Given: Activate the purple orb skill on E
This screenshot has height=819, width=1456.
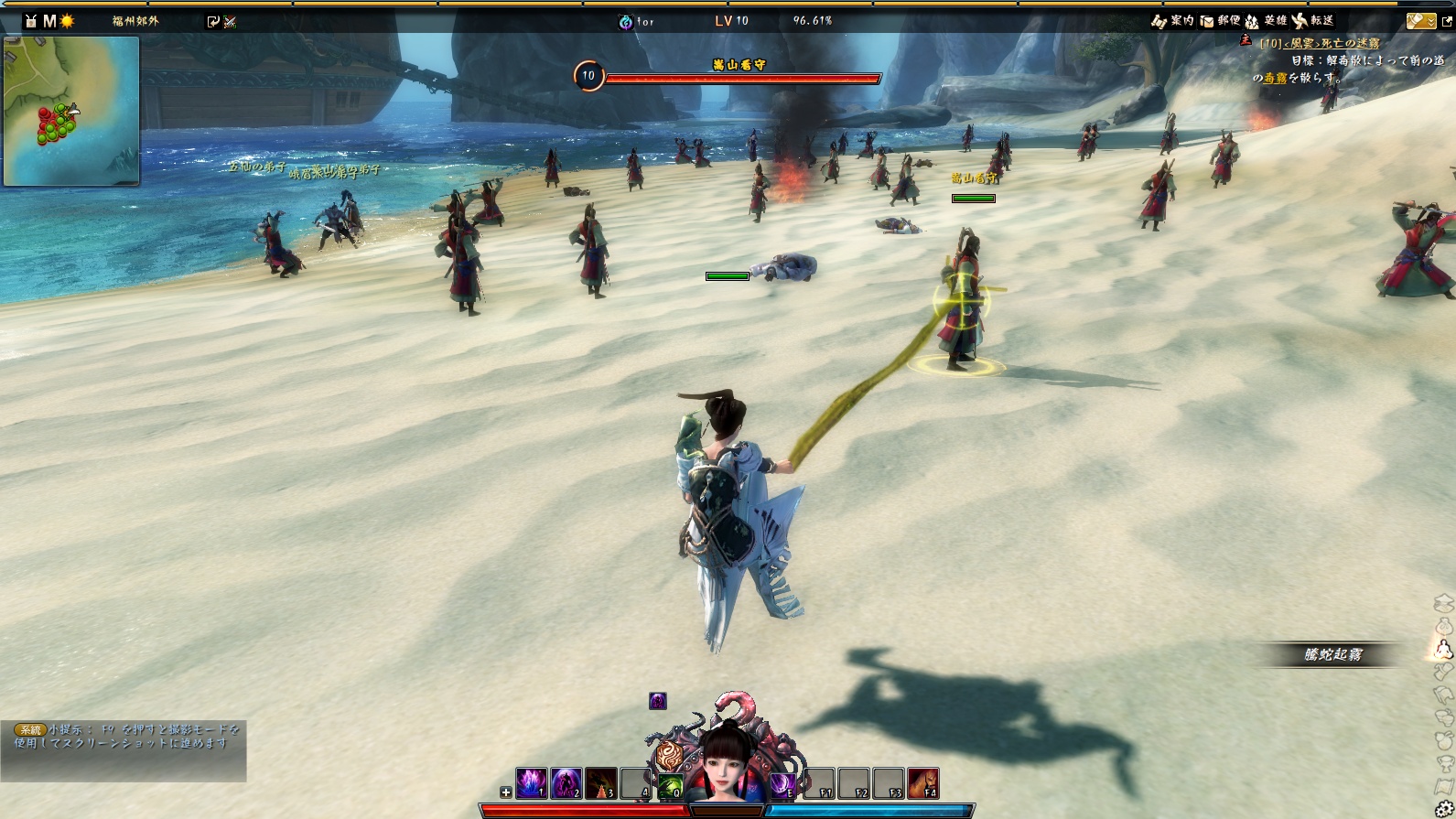Looking at the screenshot, I should pos(782,784).
